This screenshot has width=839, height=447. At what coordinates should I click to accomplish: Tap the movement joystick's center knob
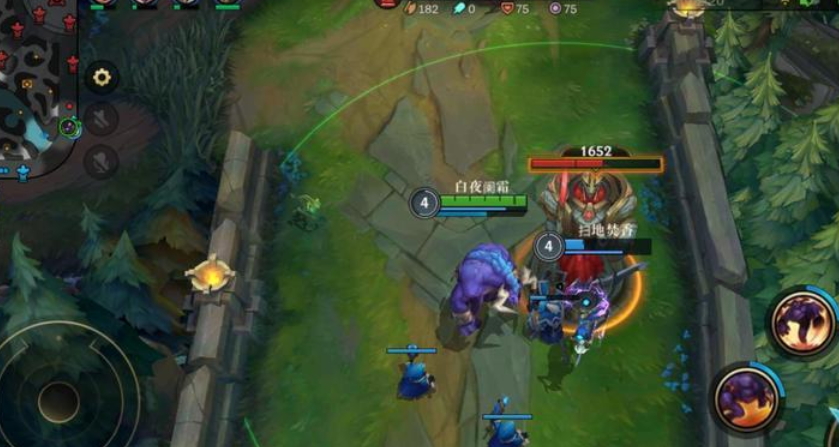click(x=58, y=401)
